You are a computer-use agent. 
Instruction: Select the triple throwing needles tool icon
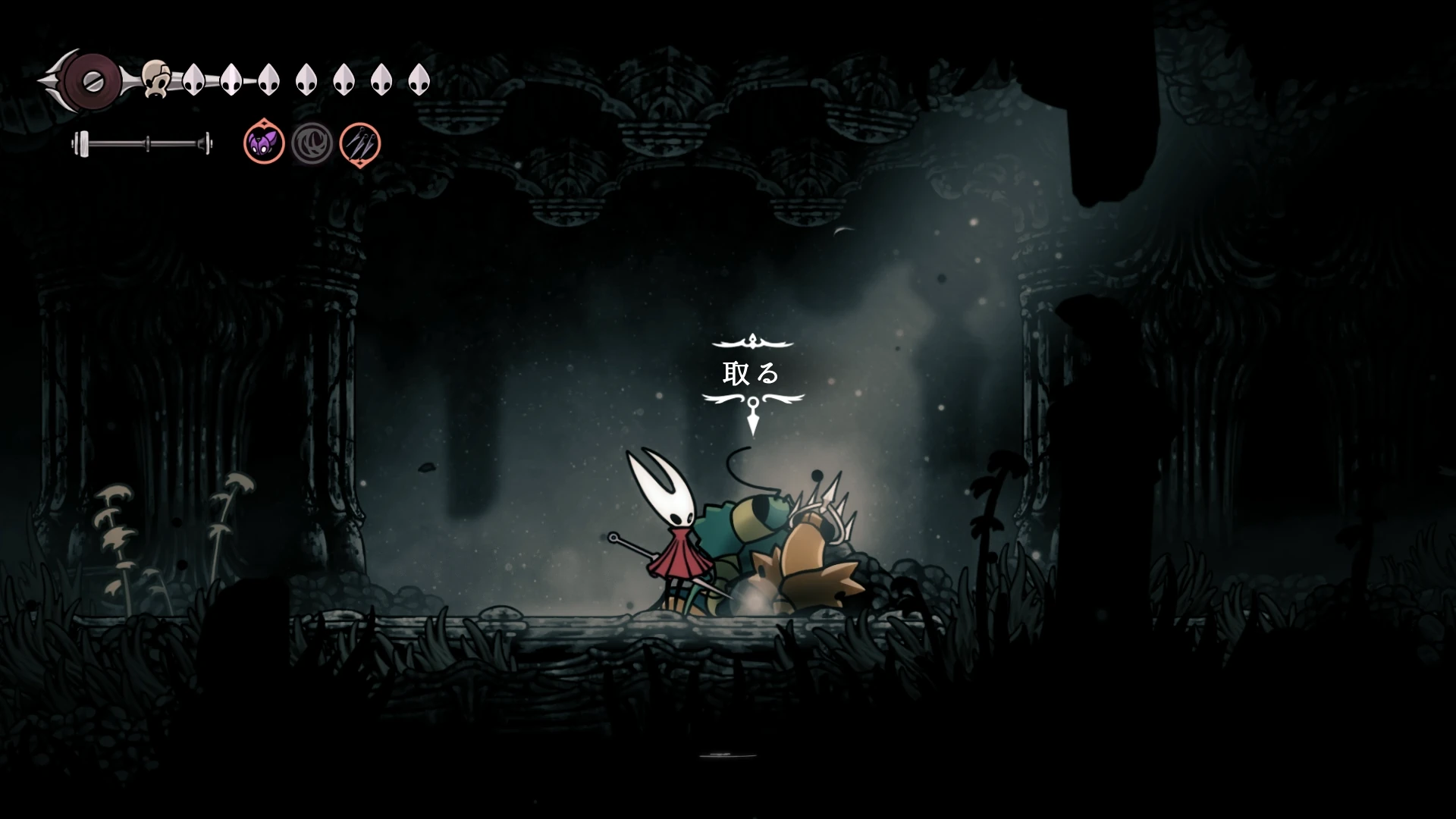coord(359,143)
